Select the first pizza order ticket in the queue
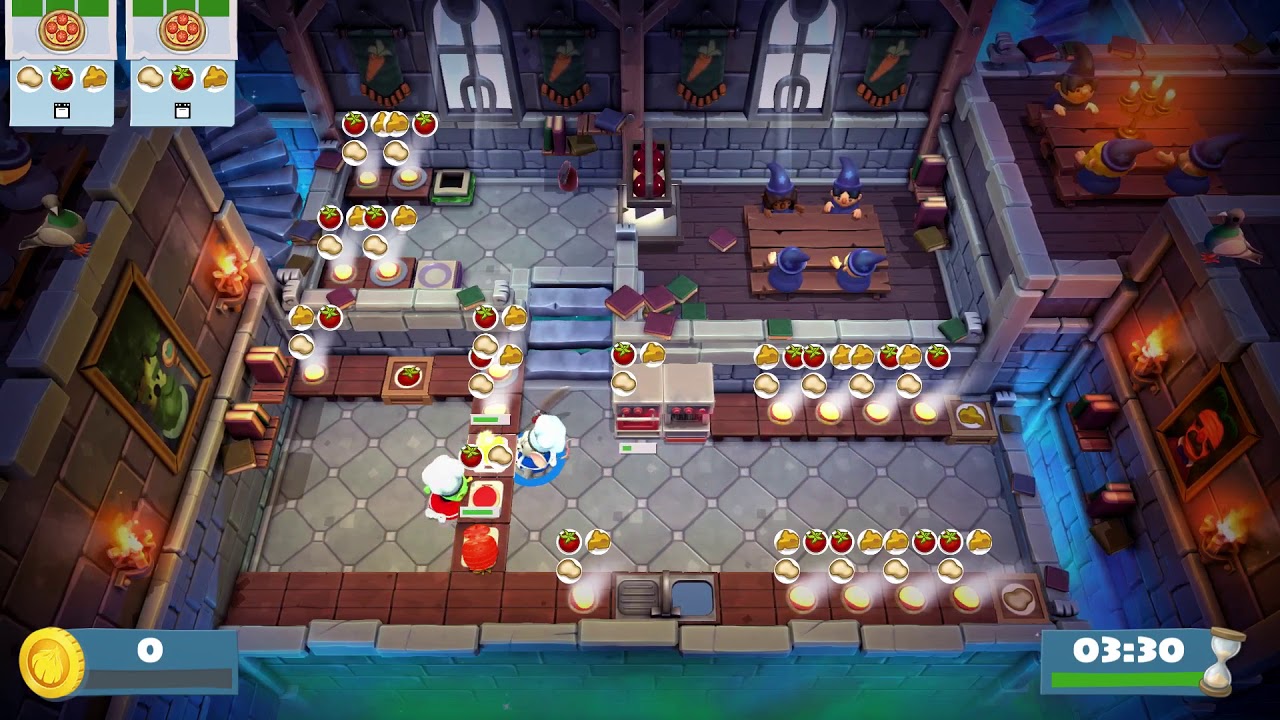The image size is (1280, 720). click(61, 62)
